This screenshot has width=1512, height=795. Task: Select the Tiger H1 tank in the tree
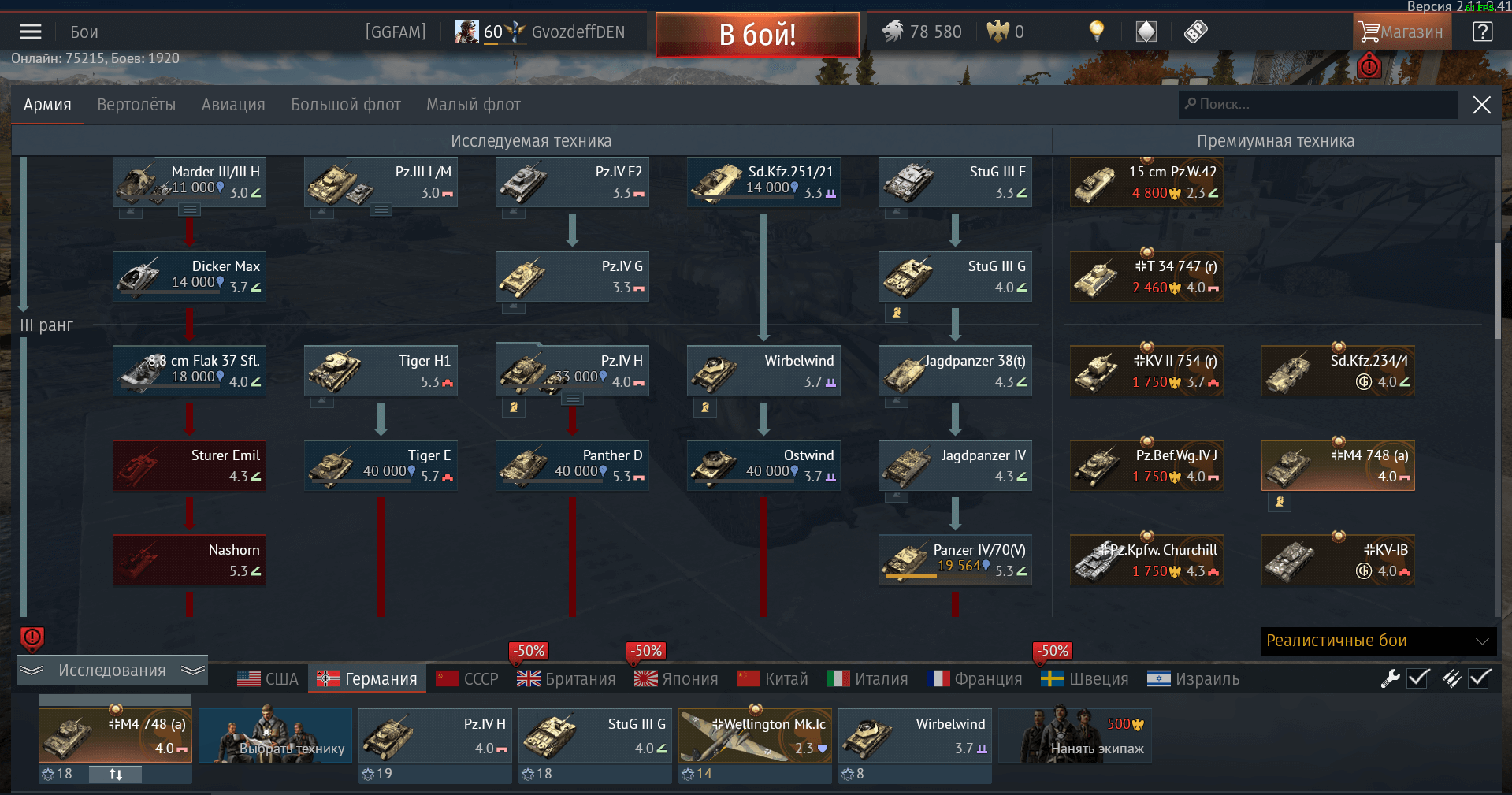[x=381, y=371]
